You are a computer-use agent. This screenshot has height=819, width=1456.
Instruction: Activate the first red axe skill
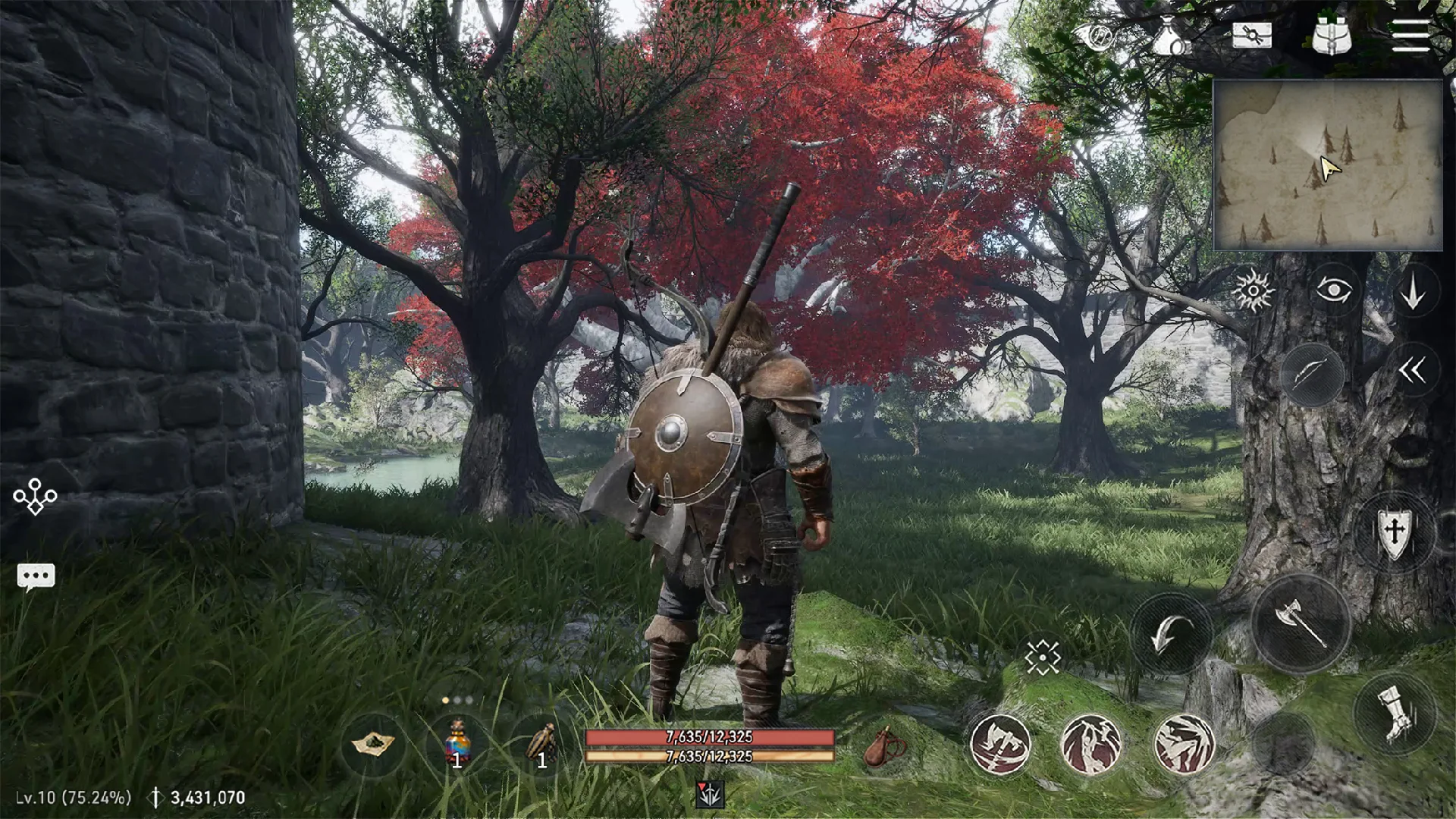[1000, 744]
